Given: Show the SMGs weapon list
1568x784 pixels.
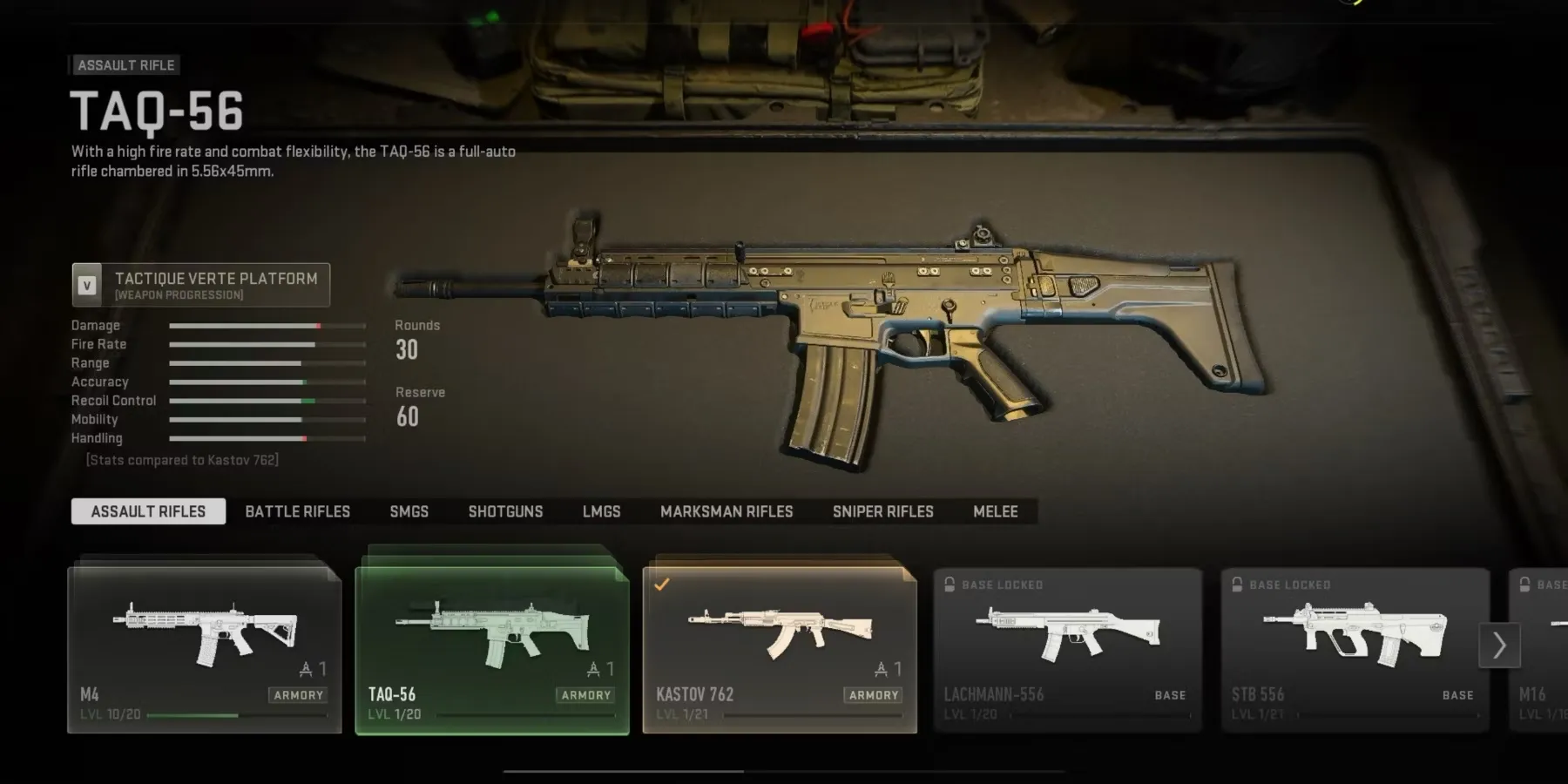Looking at the screenshot, I should (x=409, y=511).
